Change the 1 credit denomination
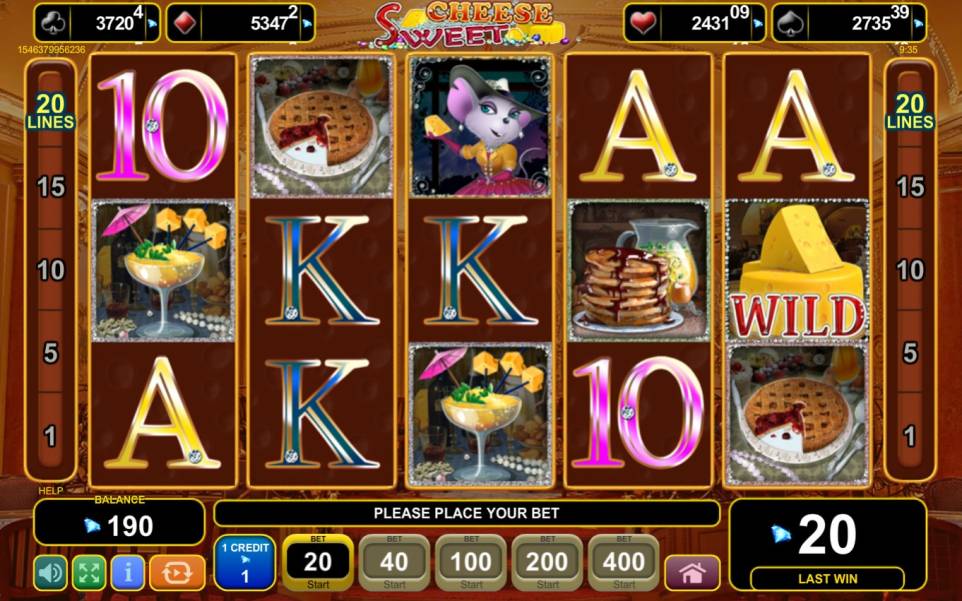Image resolution: width=962 pixels, height=601 pixels. [243, 562]
